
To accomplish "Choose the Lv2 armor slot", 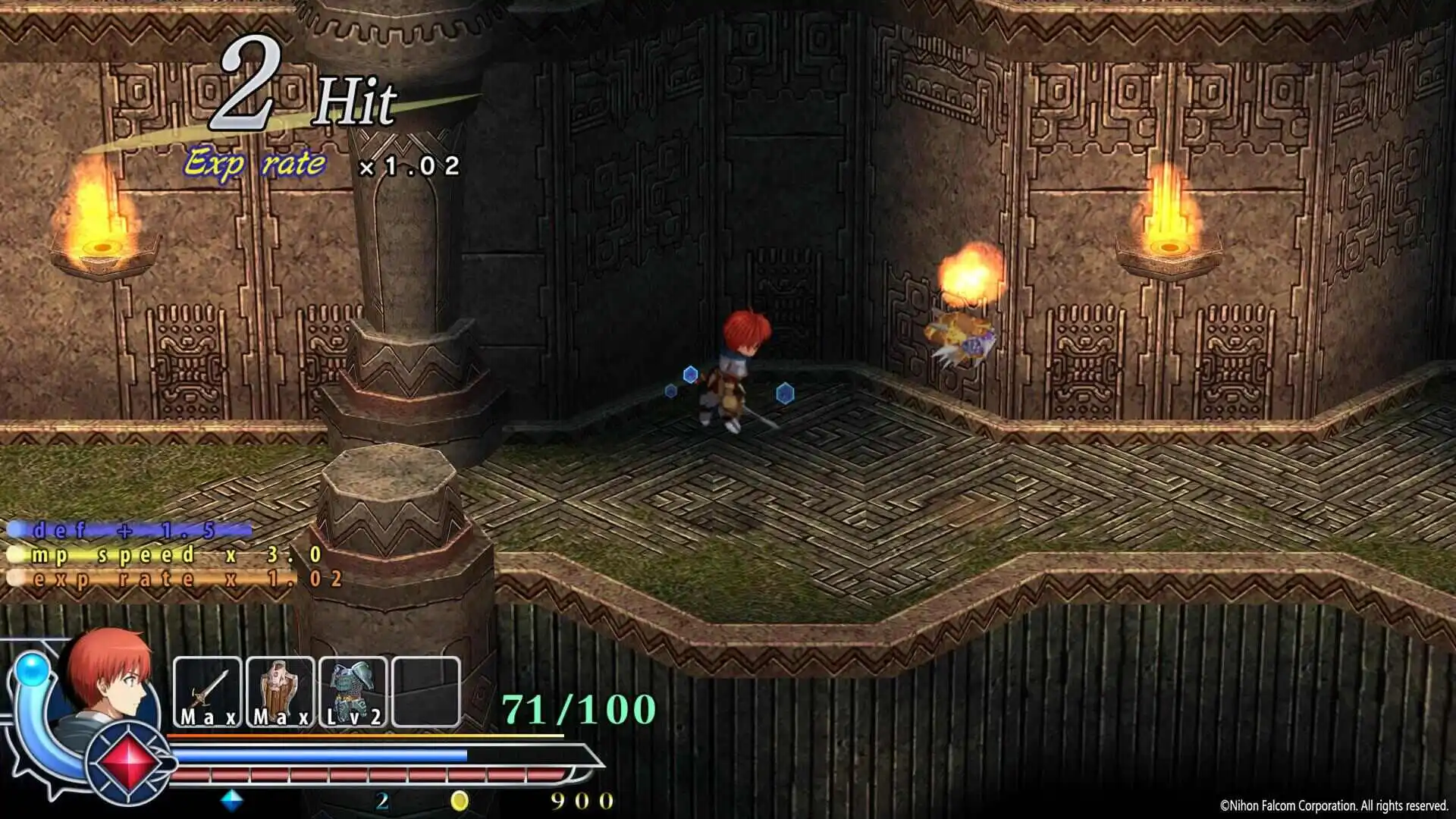I will click(353, 692).
